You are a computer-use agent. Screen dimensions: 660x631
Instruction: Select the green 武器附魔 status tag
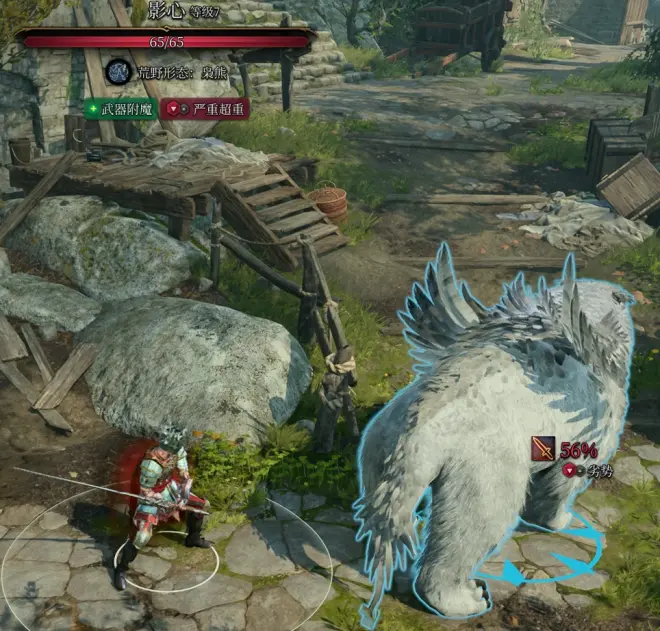point(120,109)
